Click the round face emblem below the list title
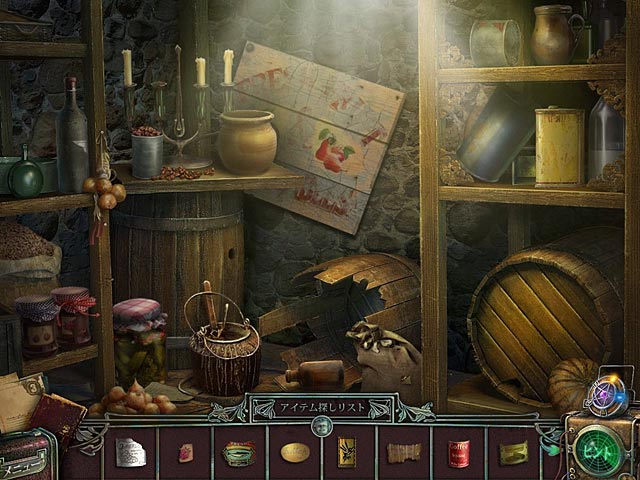This screenshot has width=640, height=480. coord(321,425)
